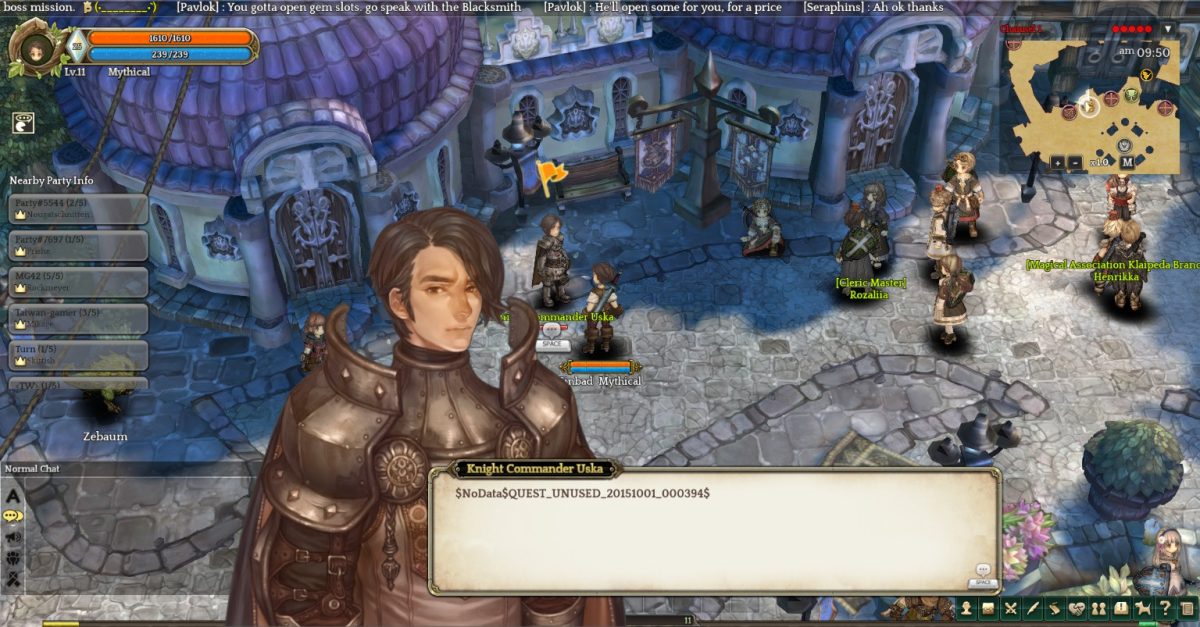This screenshot has height=627, width=1200.
Task: Zoom in the minimap with plus button
Action: pos(1058,162)
